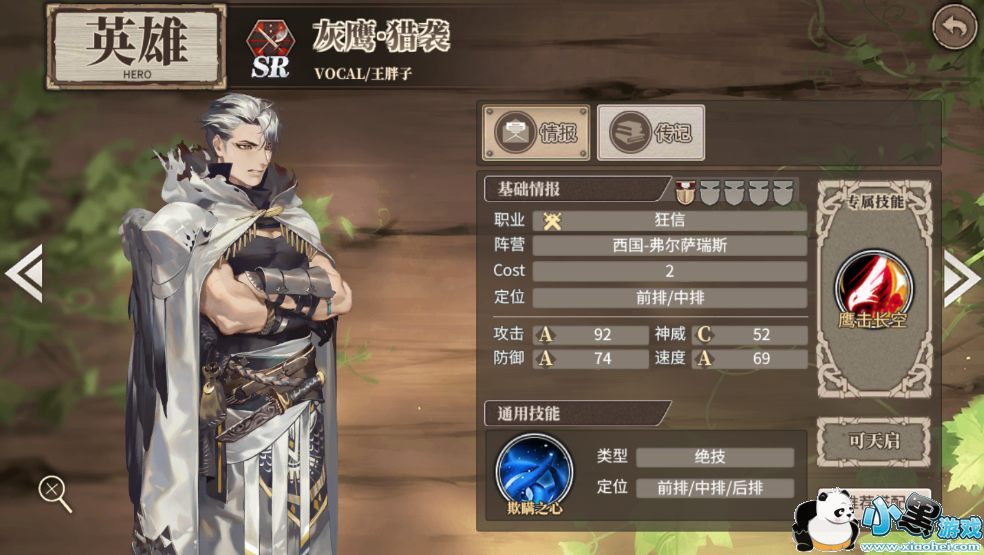The image size is (984, 555).
Task: Go back using the return arrow
Action: click(x=954, y=27)
